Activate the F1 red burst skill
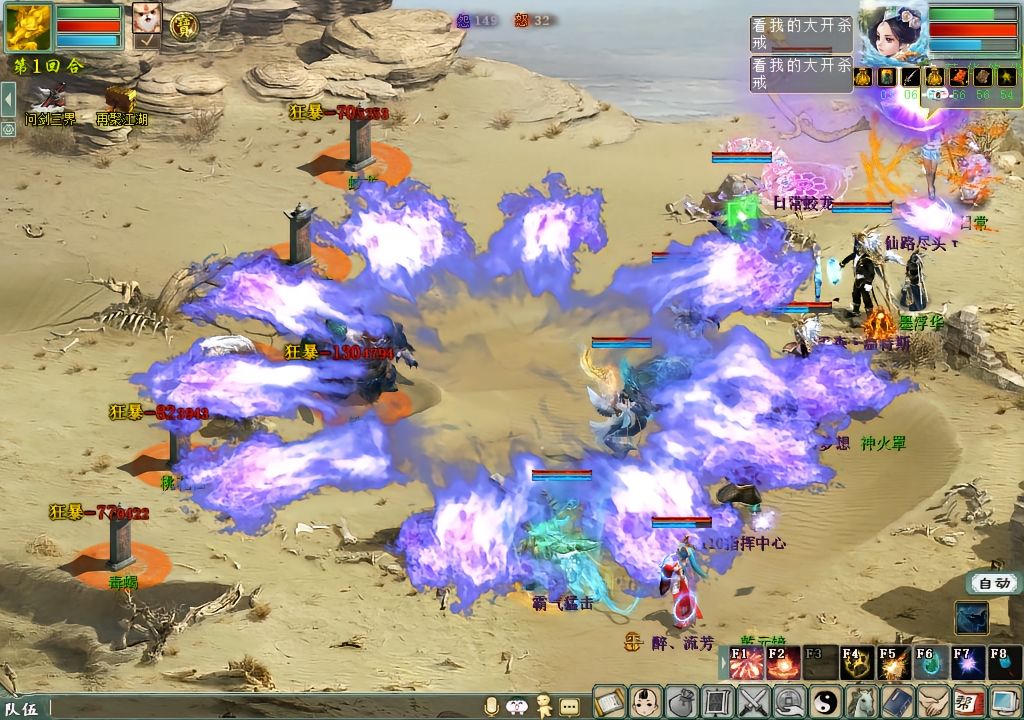The height and width of the screenshot is (720, 1024). pyautogui.click(x=746, y=663)
